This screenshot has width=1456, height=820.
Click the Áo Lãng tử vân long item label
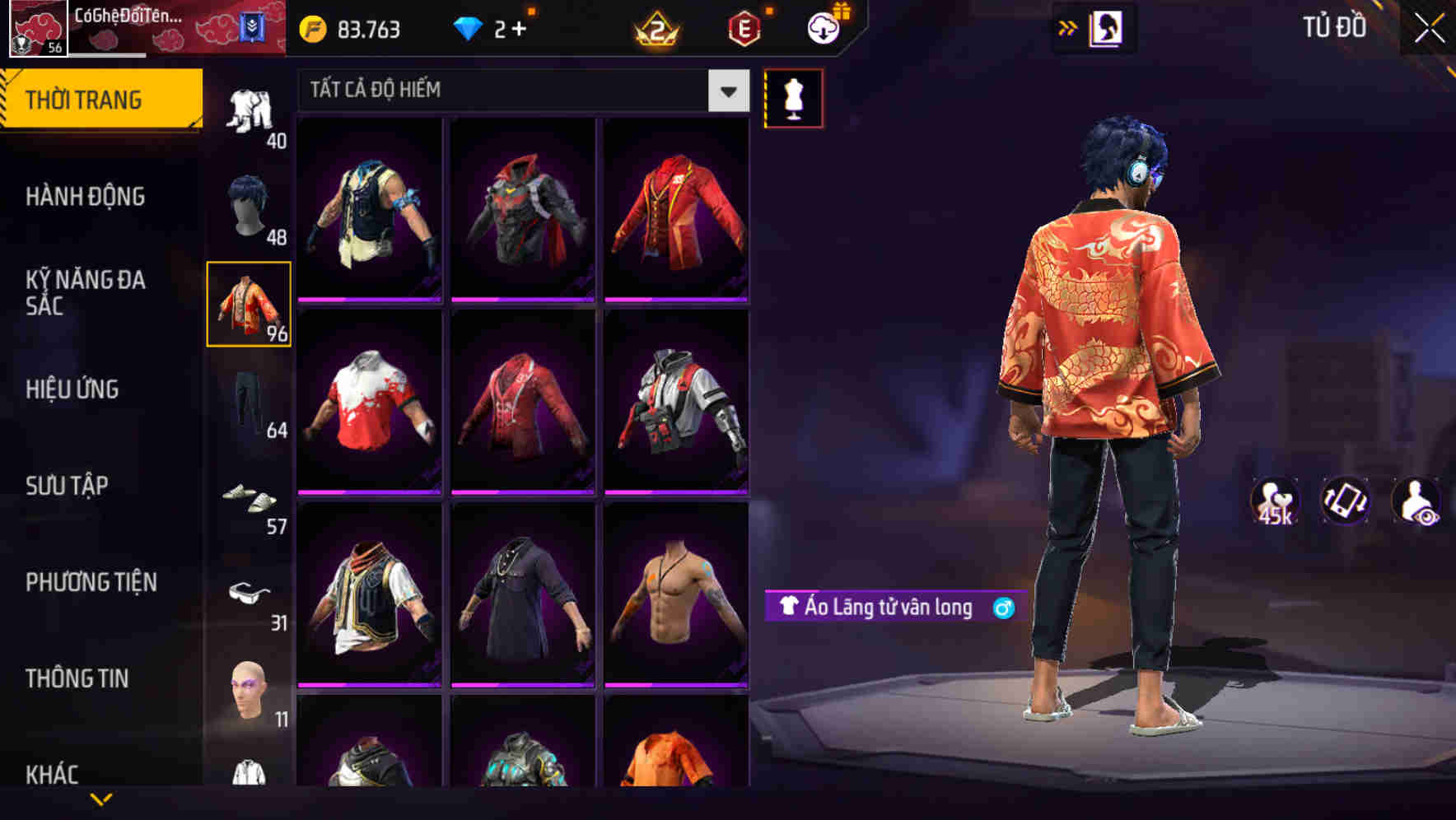pyautogui.click(x=894, y=607)
